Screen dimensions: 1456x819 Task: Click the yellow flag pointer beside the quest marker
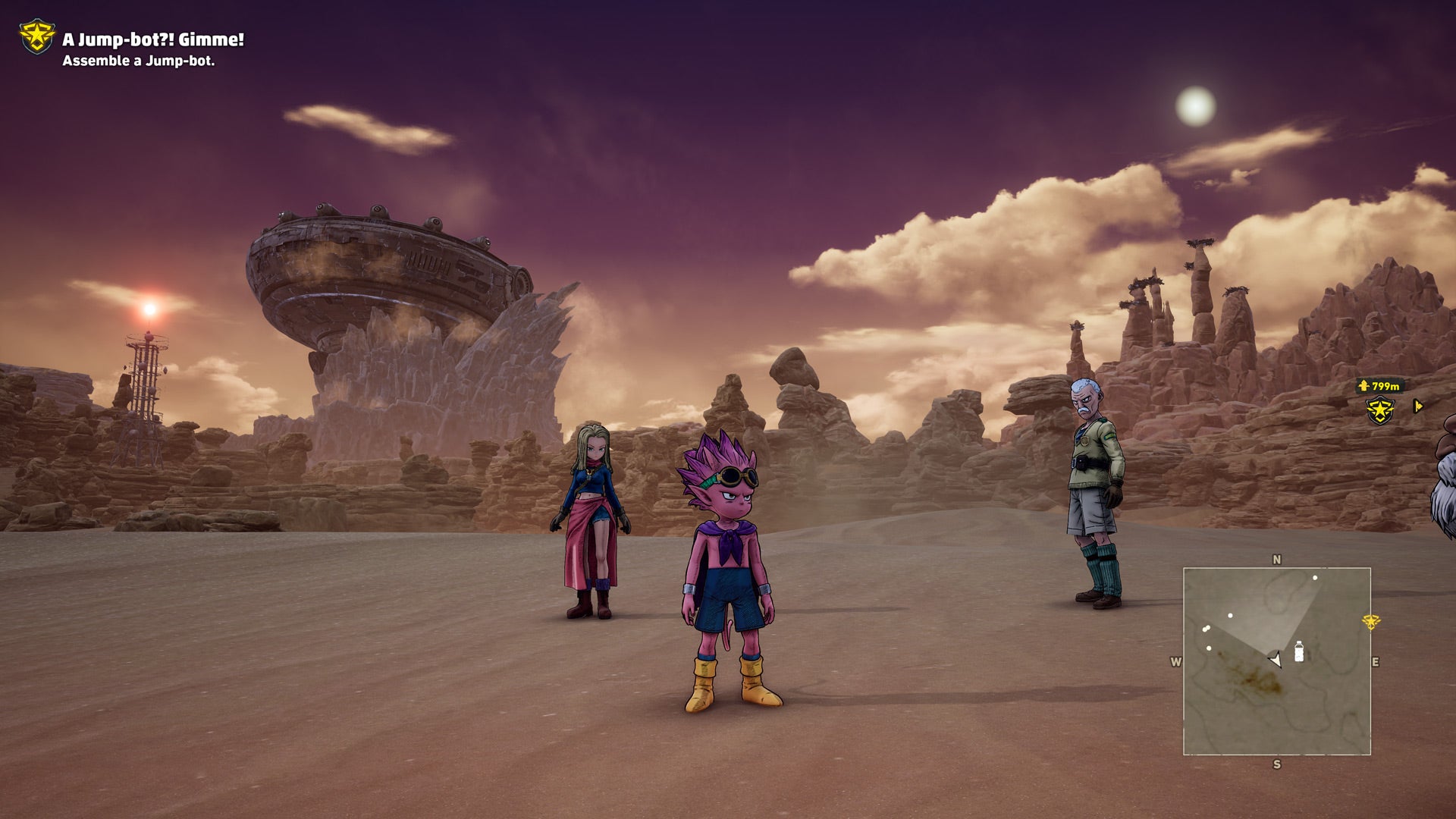click(x=1418, y=406)
